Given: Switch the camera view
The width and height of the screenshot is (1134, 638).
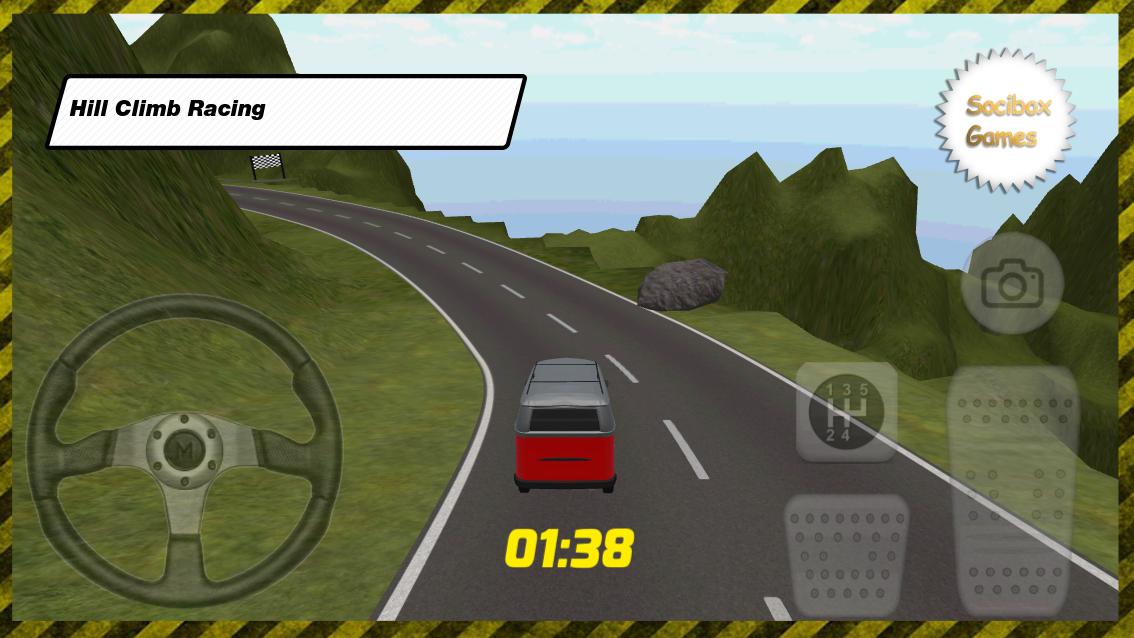Looking at the screenshot, I should (x=1011, y=286).
